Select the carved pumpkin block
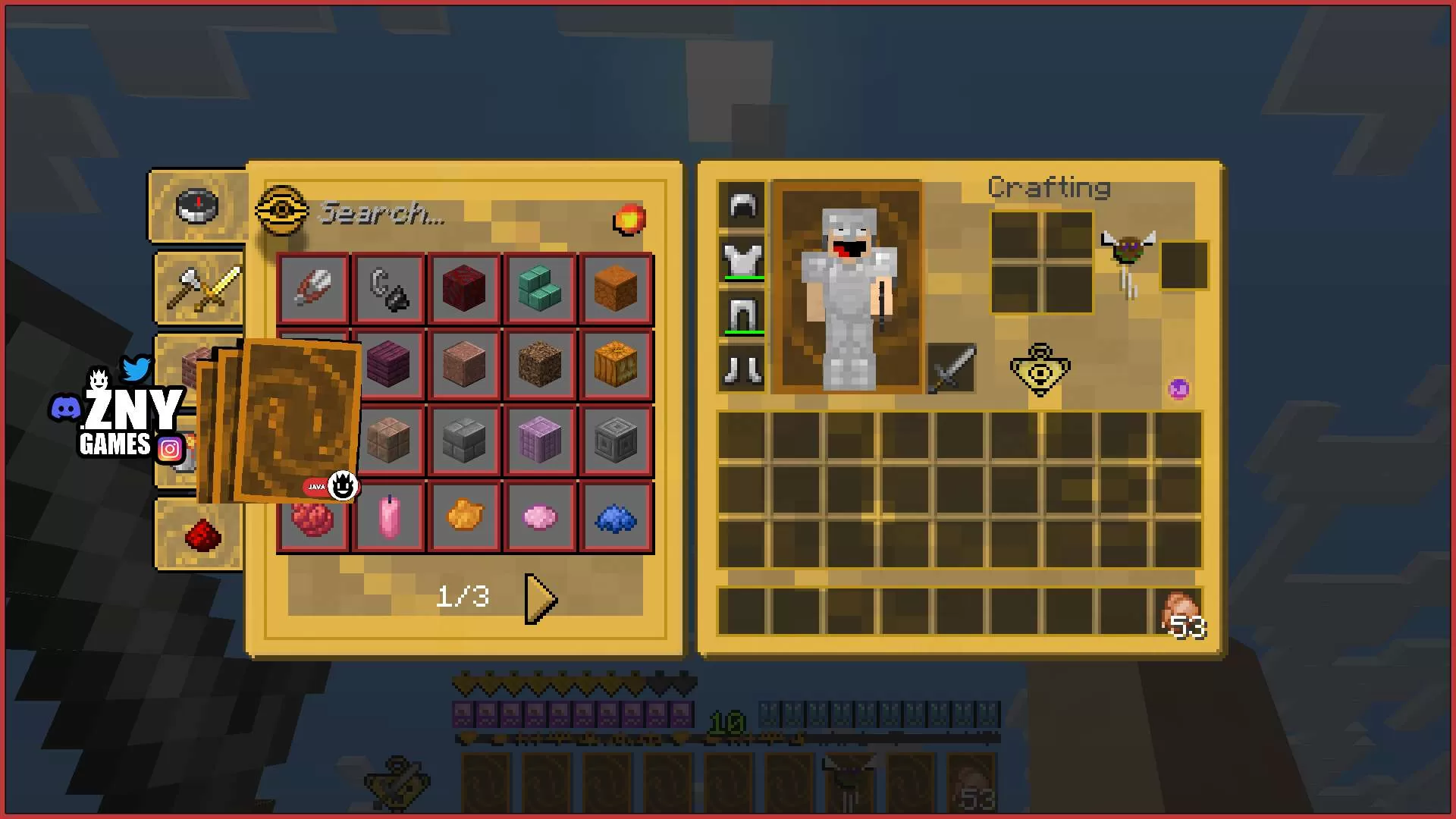 coord(616,365)
